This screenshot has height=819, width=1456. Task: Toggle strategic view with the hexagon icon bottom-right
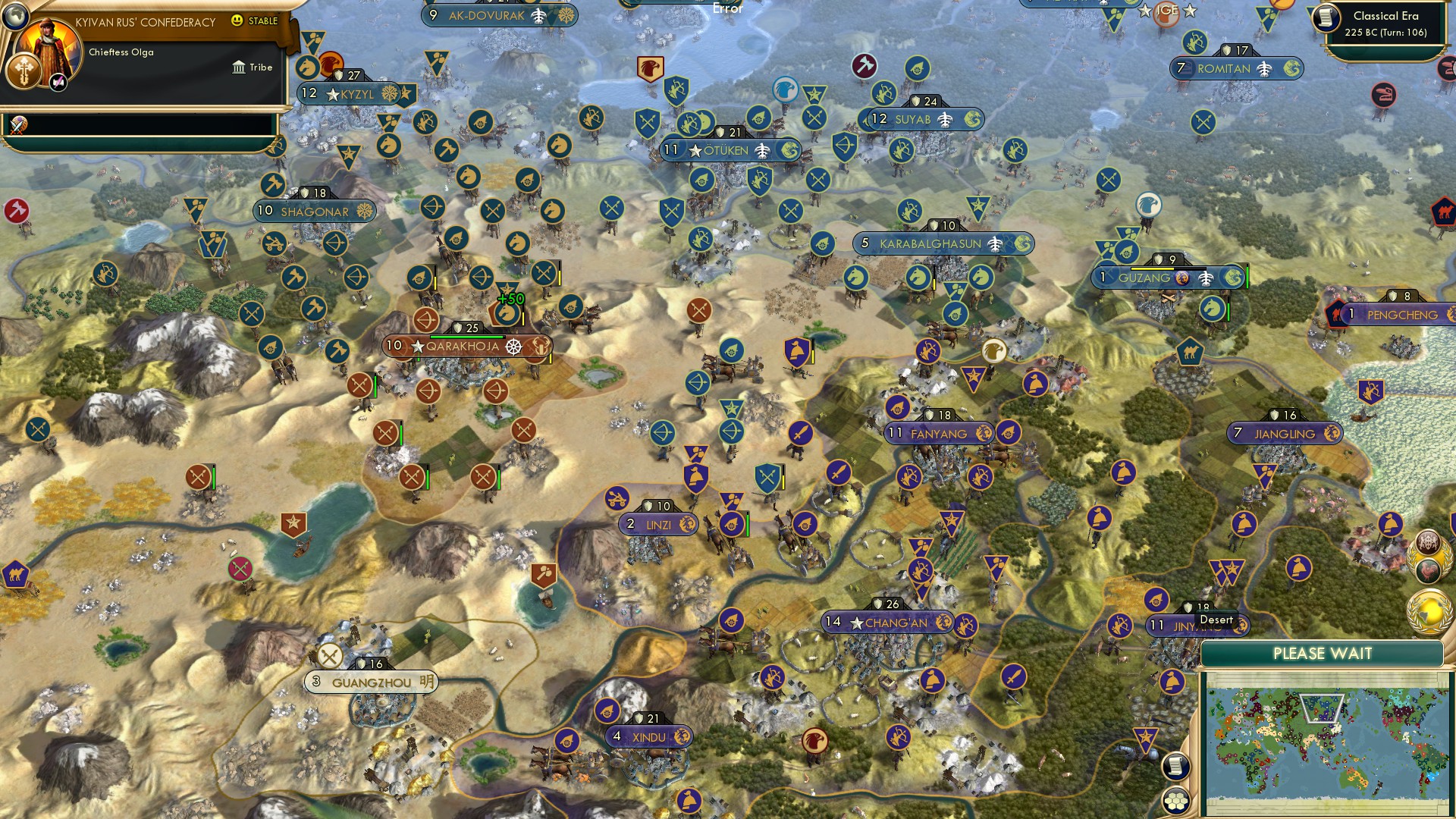click(1175, 800)
